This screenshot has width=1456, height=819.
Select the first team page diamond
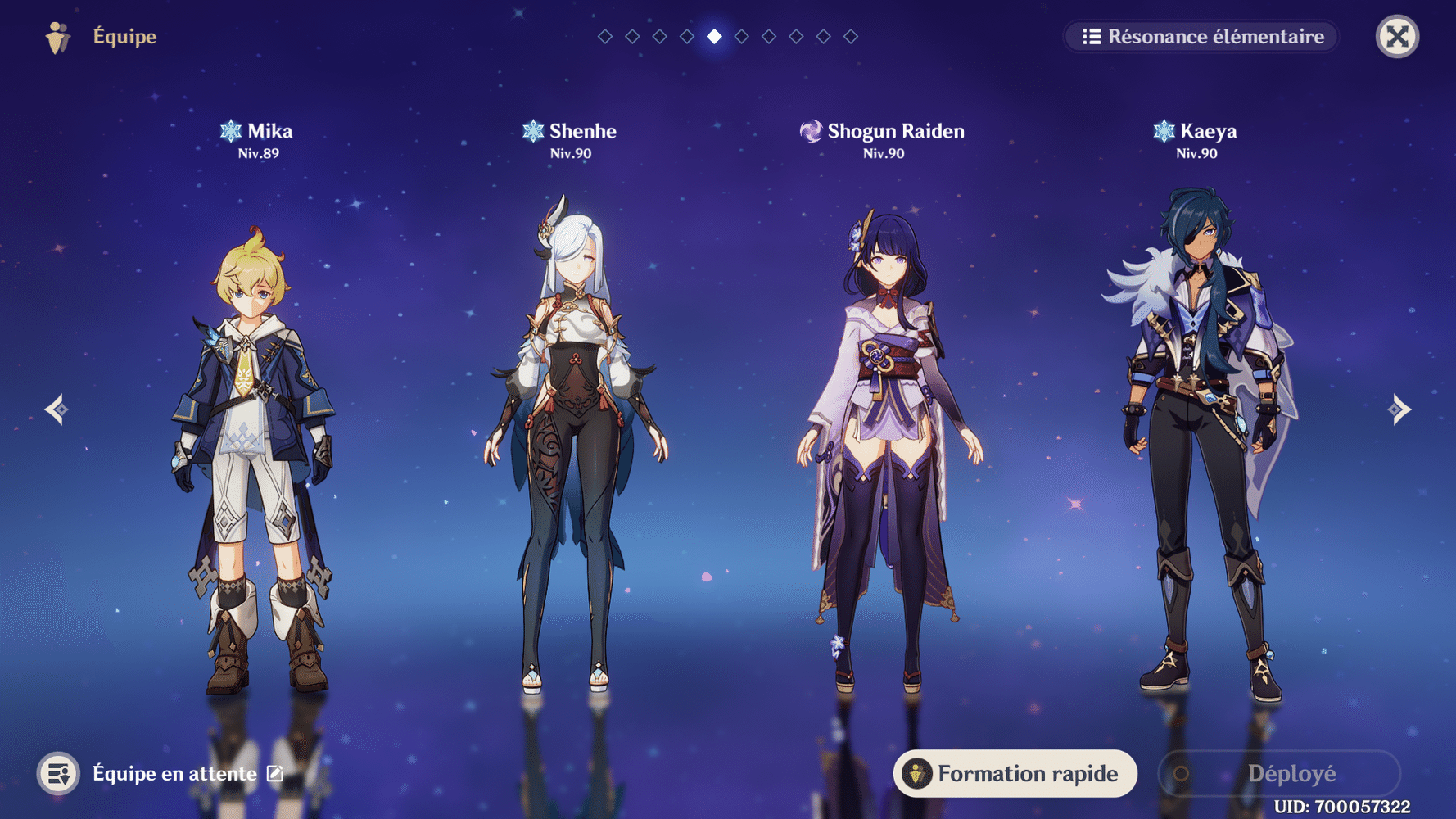pyautogui.click(x=604, y=36)
